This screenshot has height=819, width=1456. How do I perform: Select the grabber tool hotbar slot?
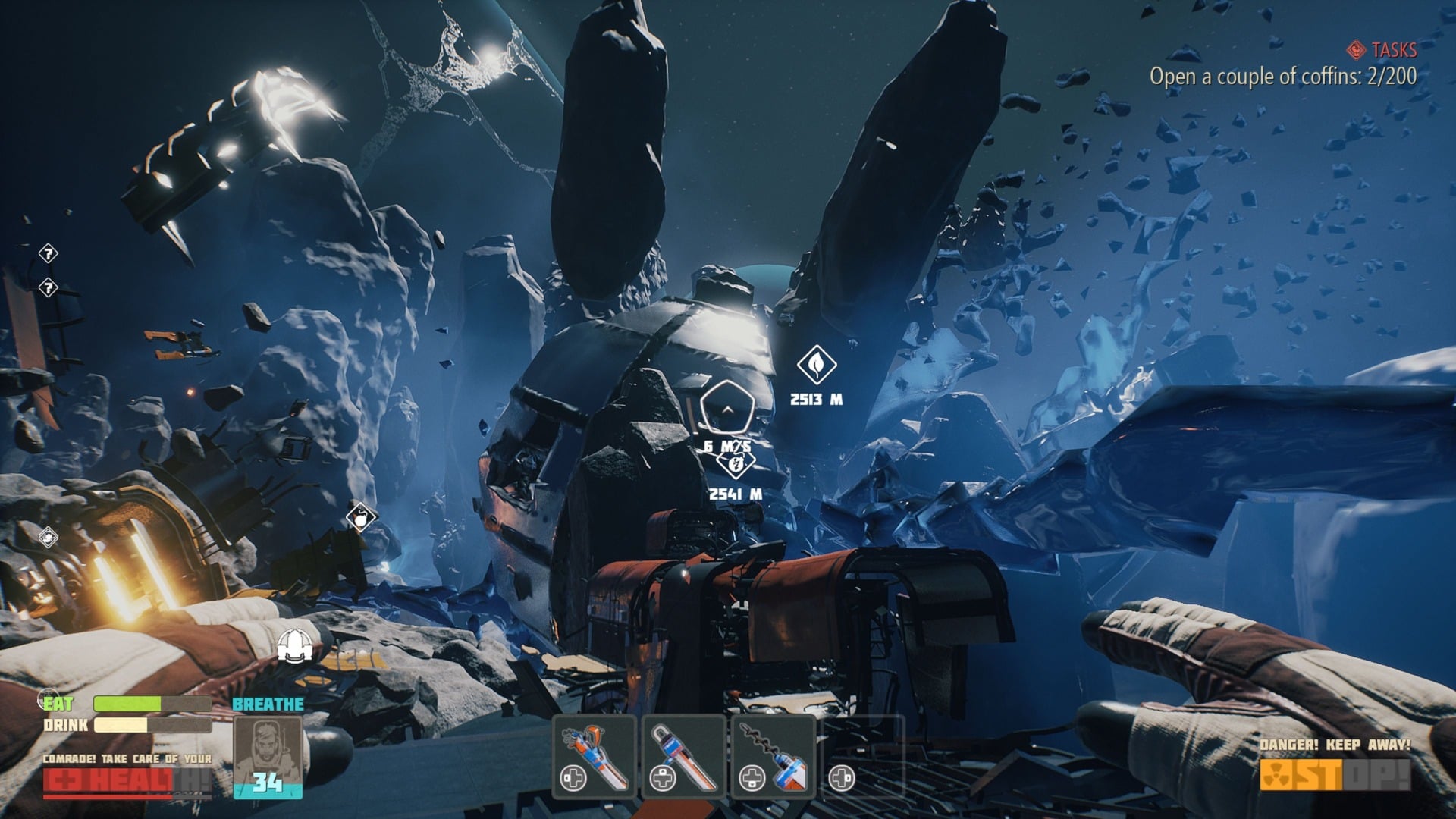click(594, 756)
